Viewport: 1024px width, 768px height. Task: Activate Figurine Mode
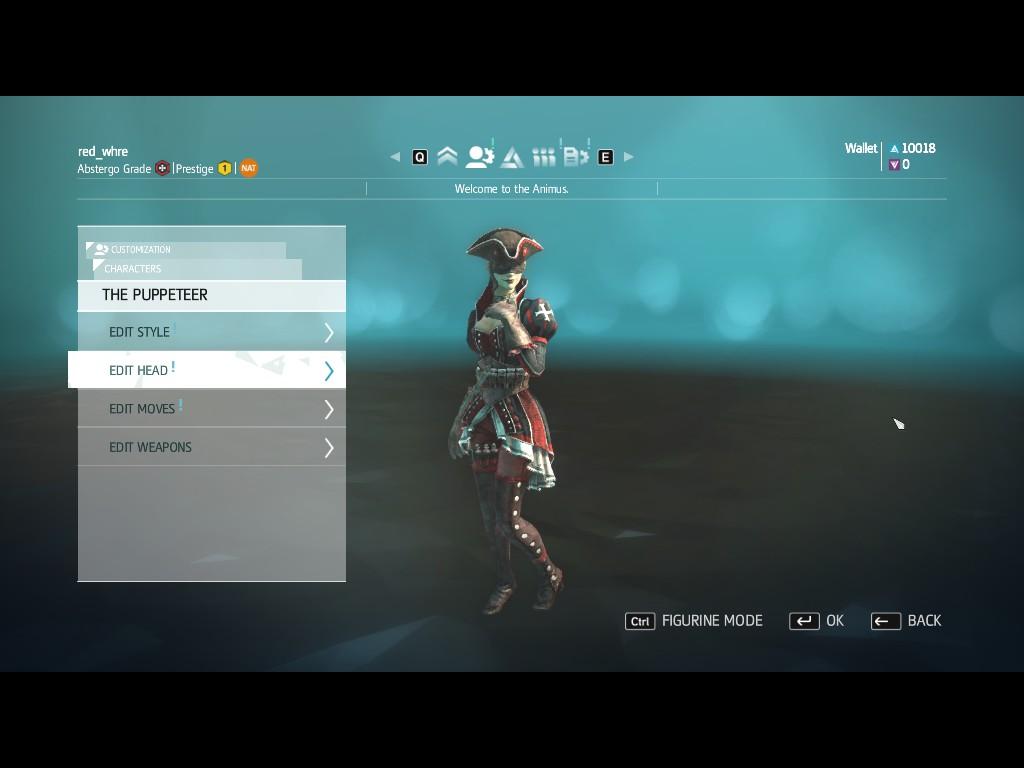(x=694, y=621)
